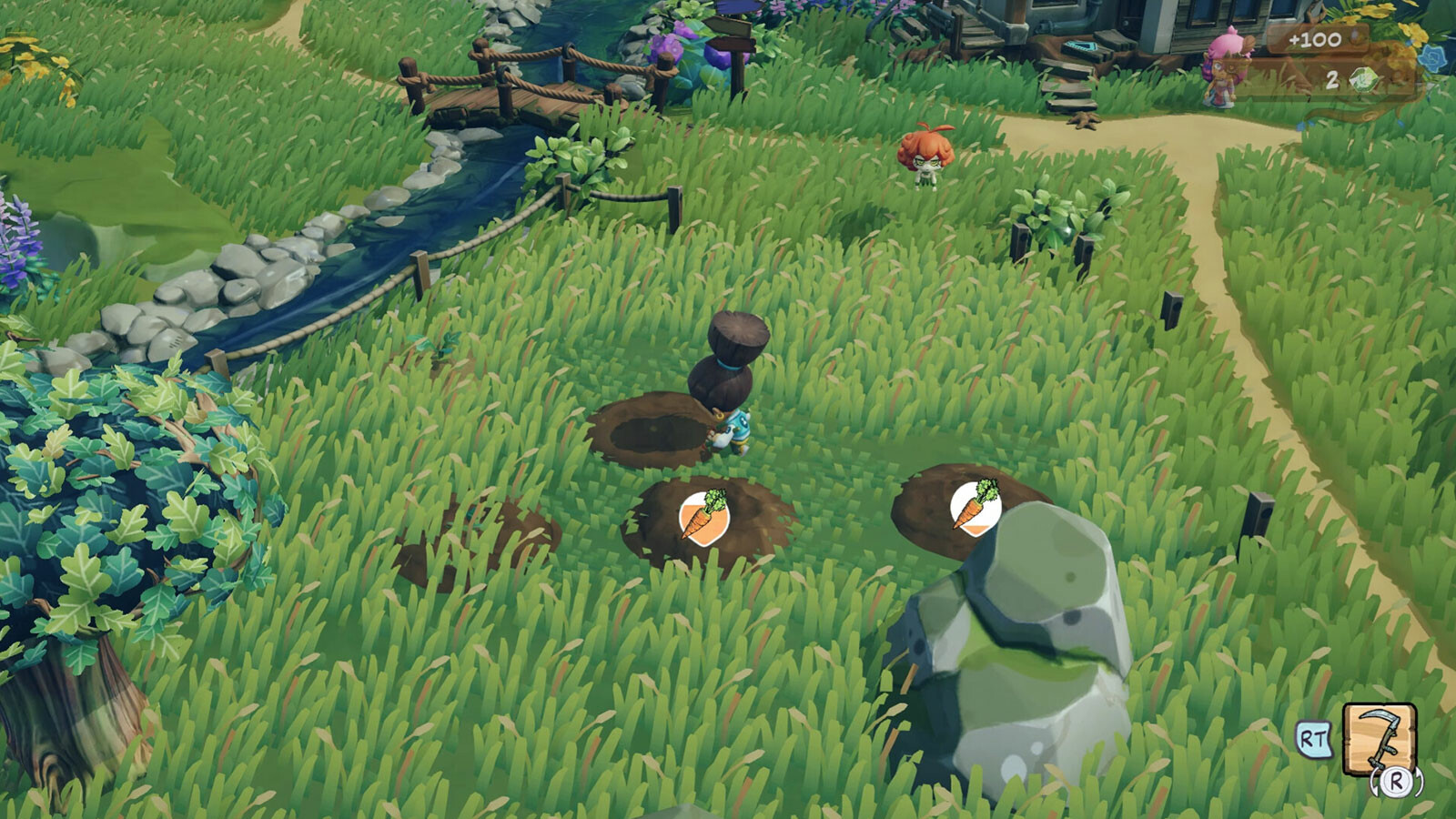The image size is (1456, 819).
Task: Select the scythe tool slot
Action: tap(1380, 740)
